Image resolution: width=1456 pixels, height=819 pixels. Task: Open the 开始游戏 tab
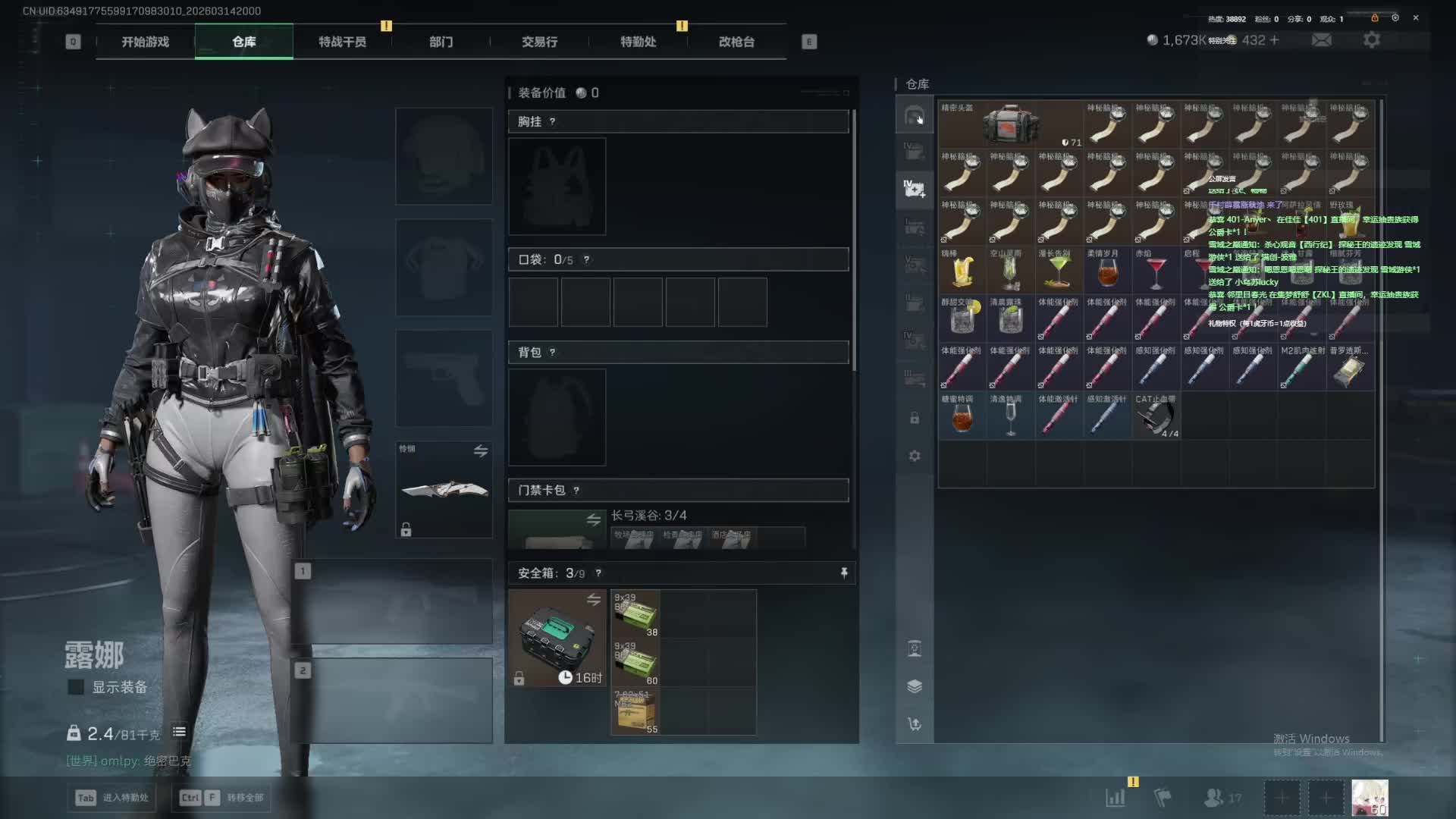coord(145,42)
